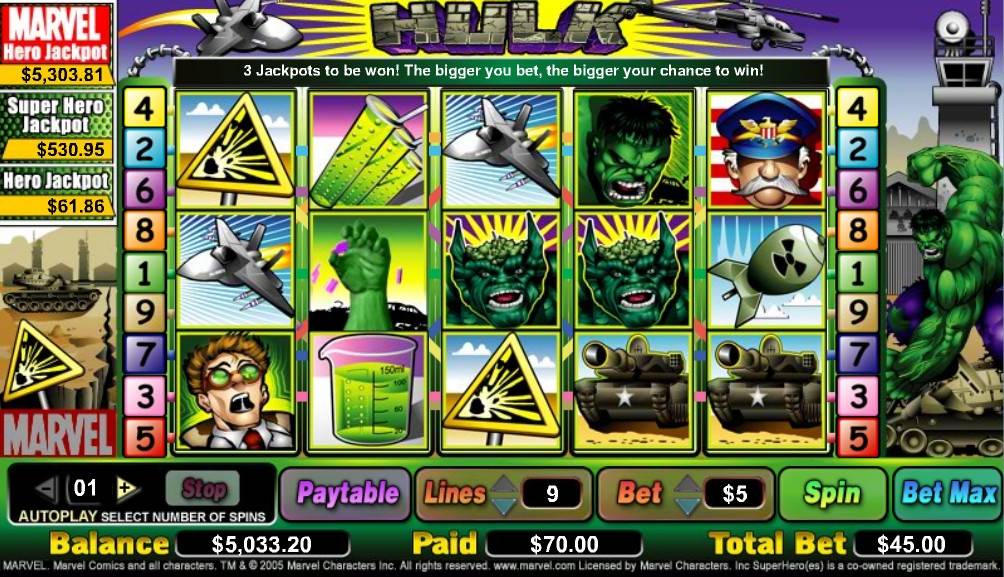Screen dimensions: 1004x577
Task: Place the maximum bet with Bet Max
Action: click(x=948, y=493)
